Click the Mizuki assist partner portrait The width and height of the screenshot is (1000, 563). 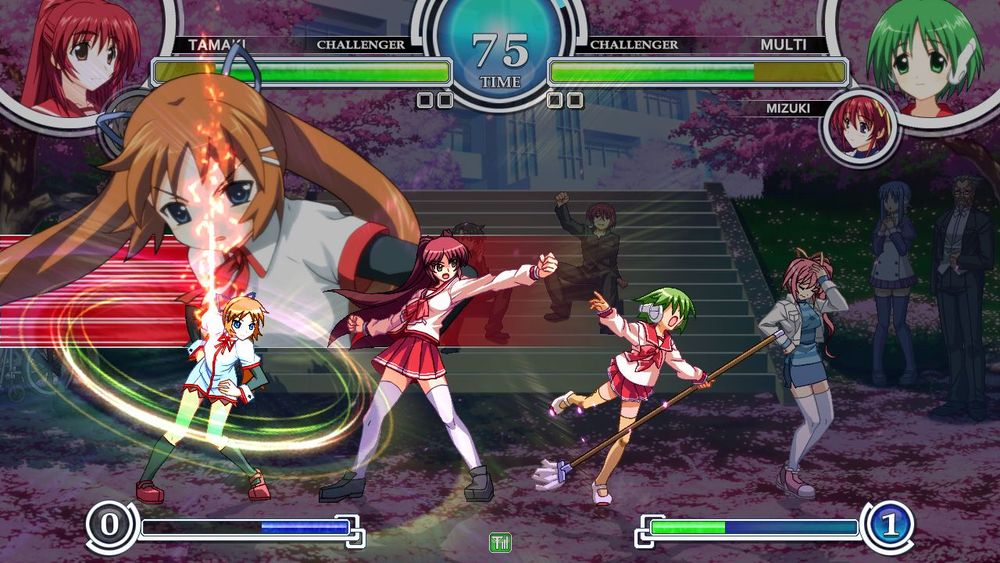(858, 128)
